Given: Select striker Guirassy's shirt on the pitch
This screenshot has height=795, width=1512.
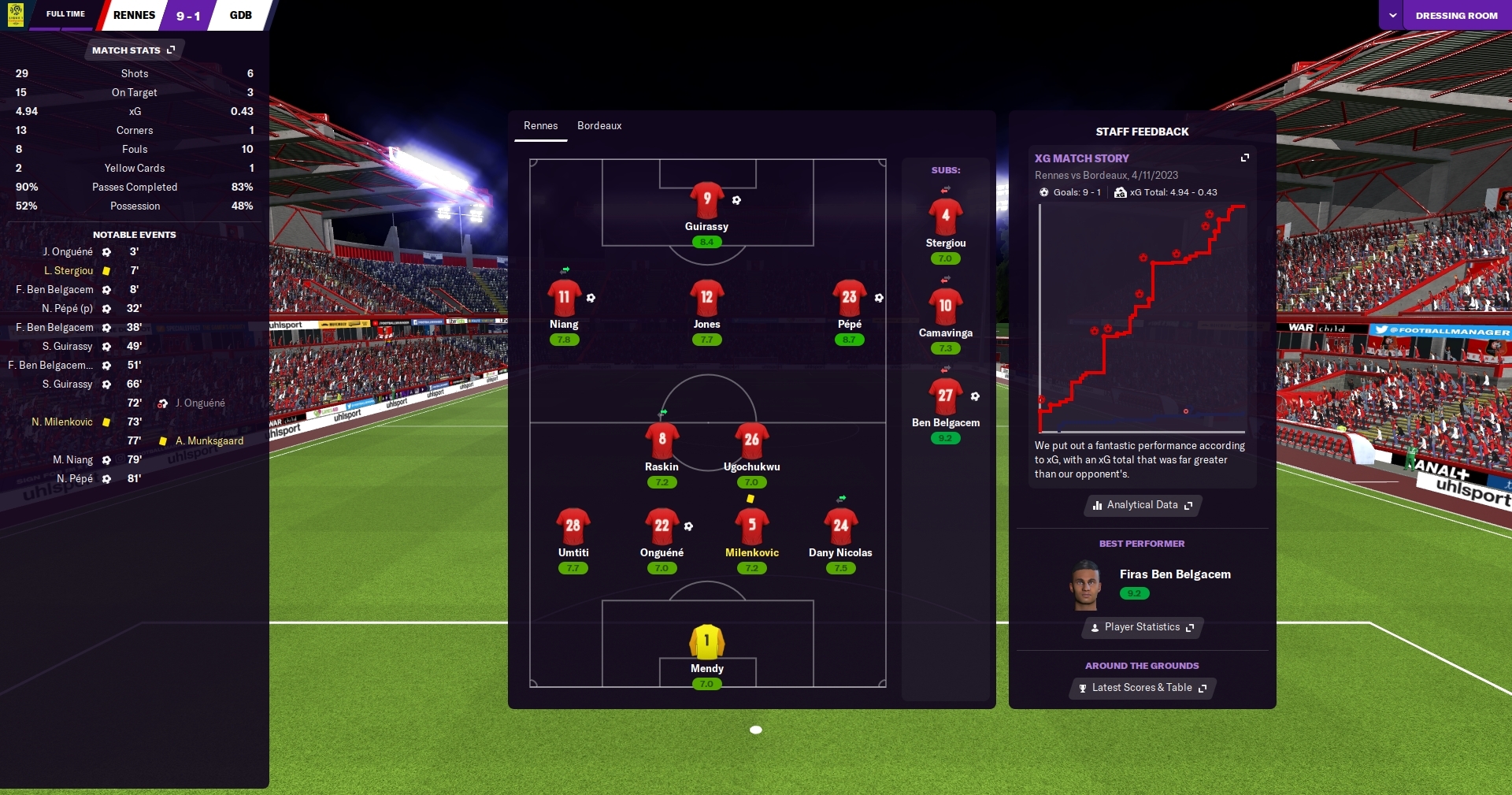Looking at the screenshot, I should point(706,199).
